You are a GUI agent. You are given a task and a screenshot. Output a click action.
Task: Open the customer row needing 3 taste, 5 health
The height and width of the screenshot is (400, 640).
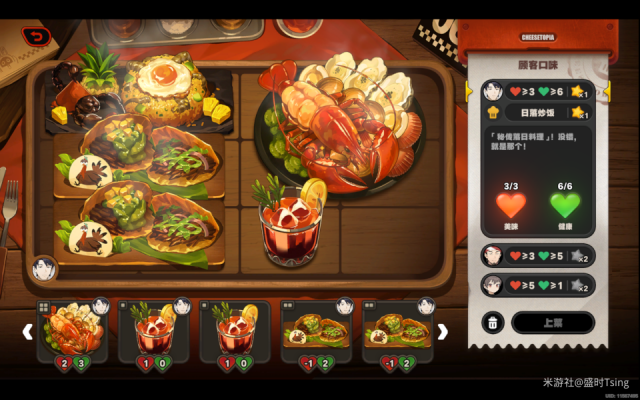click(537, 255)
